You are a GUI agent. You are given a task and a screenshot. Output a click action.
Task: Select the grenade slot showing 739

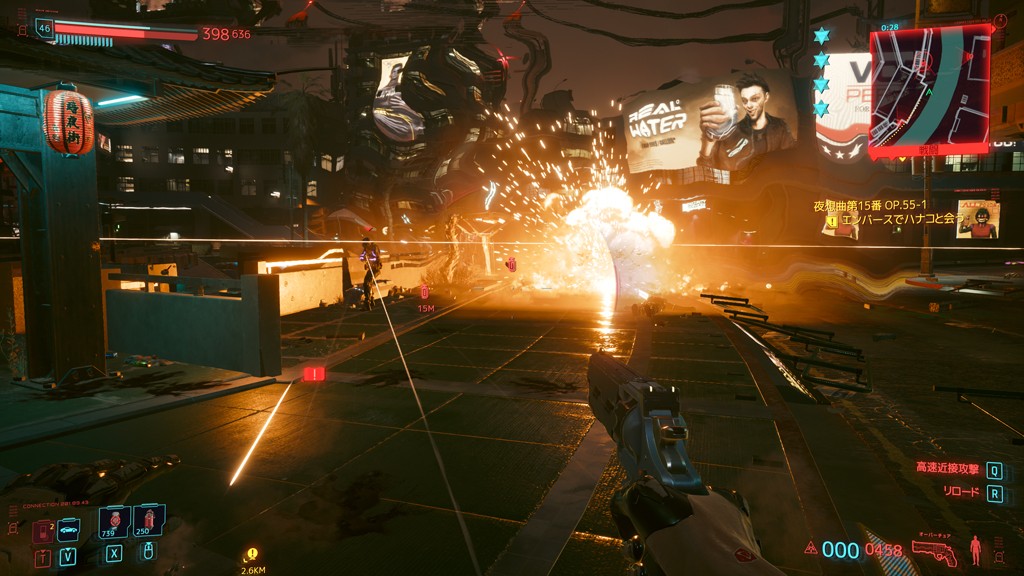tap(113, 521)
